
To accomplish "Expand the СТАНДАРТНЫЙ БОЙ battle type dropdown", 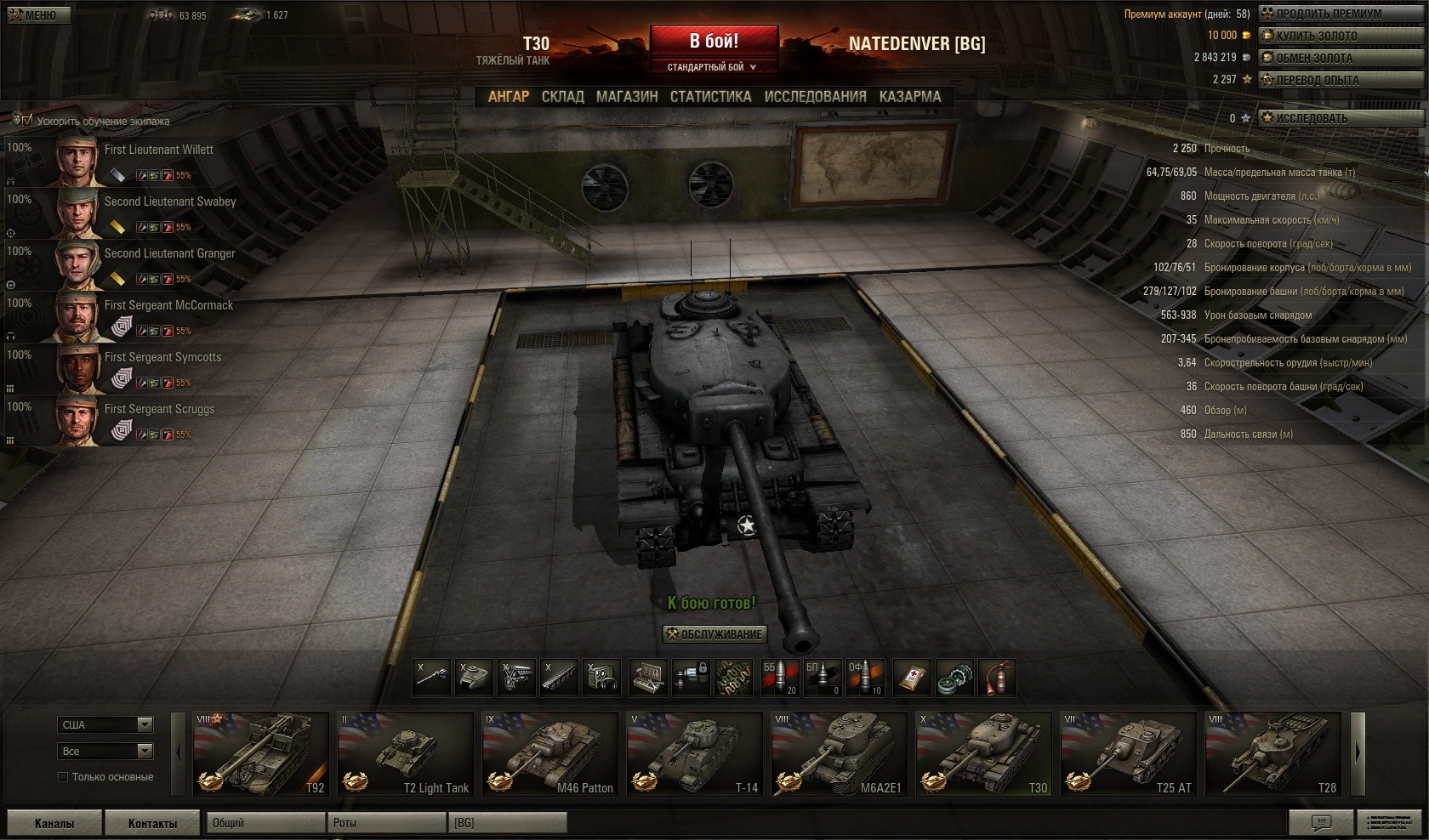I will click(713, 67).
